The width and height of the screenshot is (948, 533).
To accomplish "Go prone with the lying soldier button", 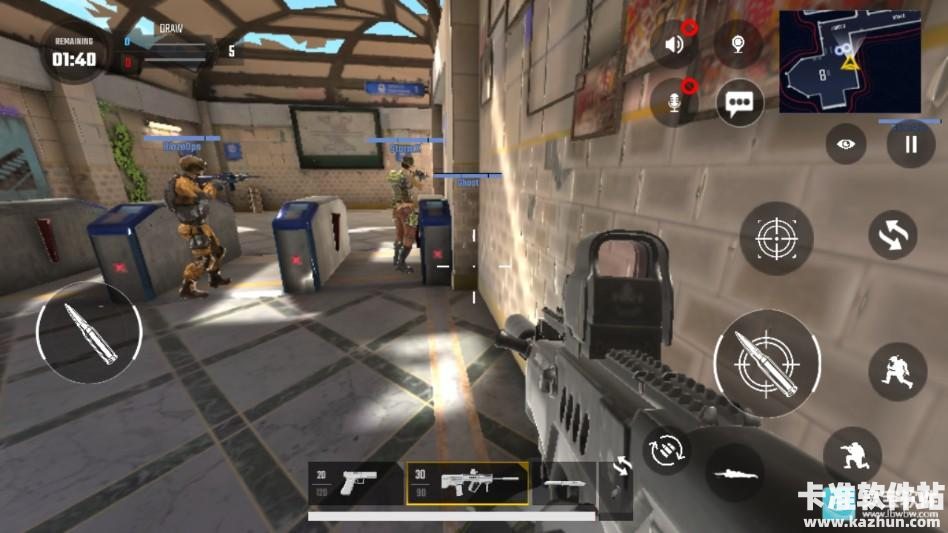I will pyautogui.click(x=734, y=472).
